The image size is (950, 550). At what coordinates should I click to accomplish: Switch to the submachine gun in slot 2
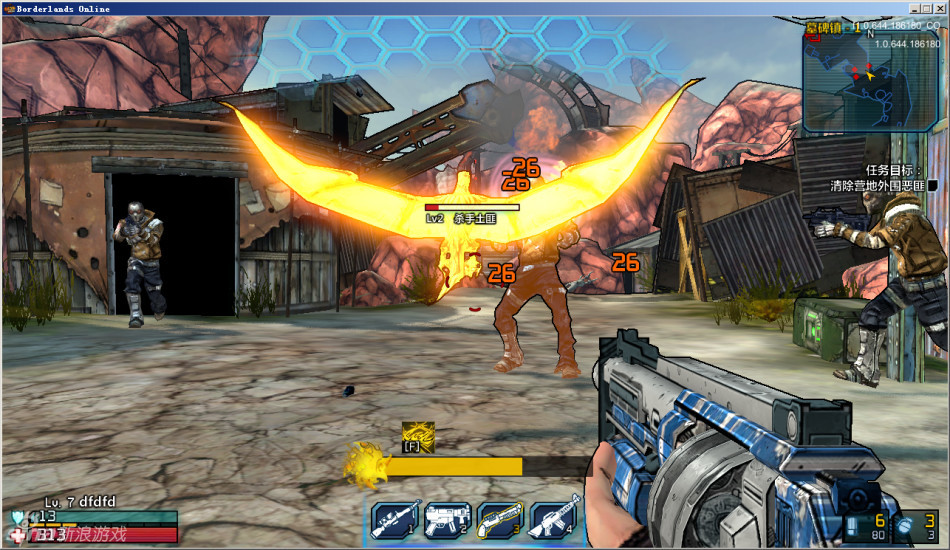[446, 521]
